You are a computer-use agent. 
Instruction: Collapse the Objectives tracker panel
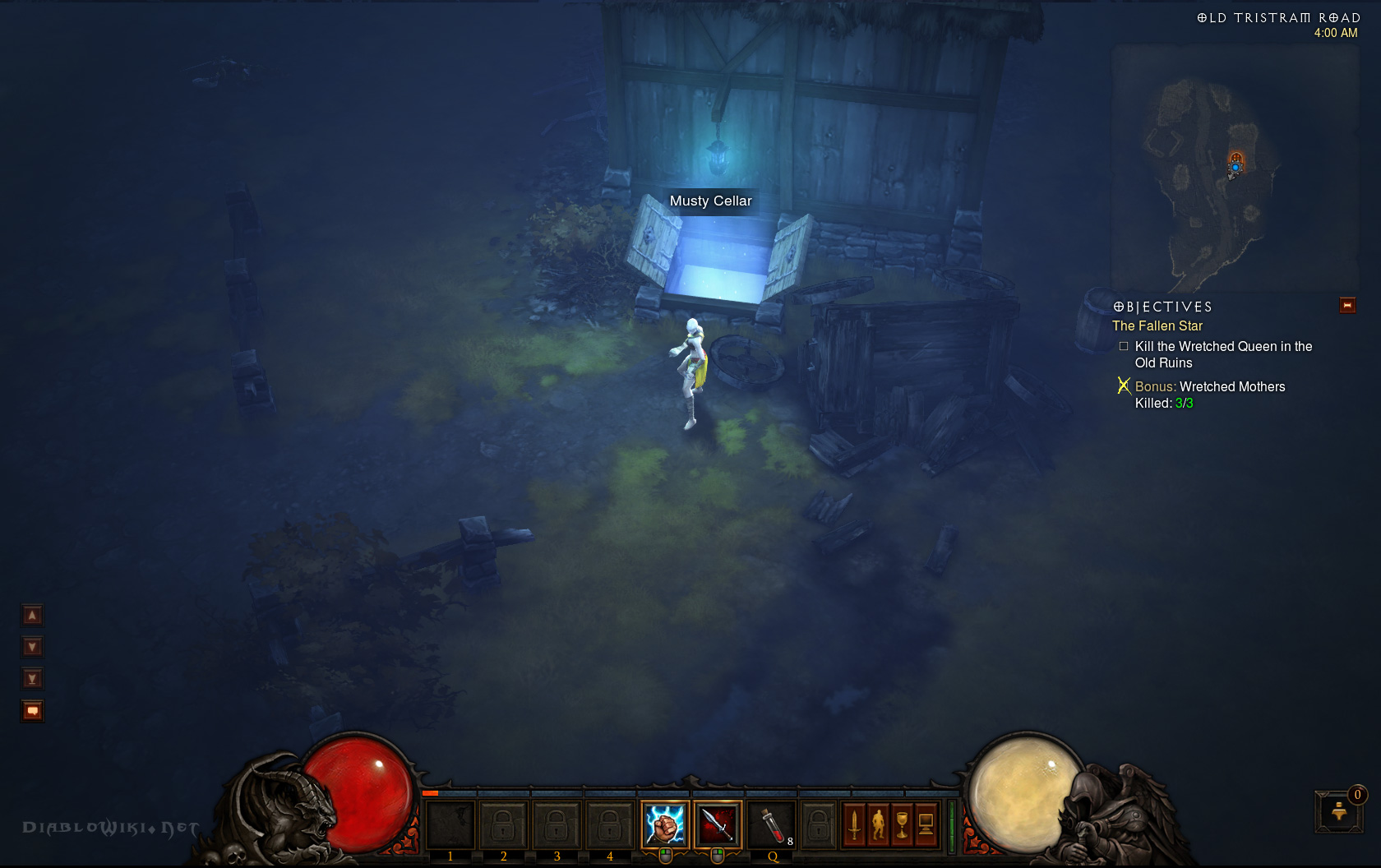pyautogui.click(x=1347, y=306)
